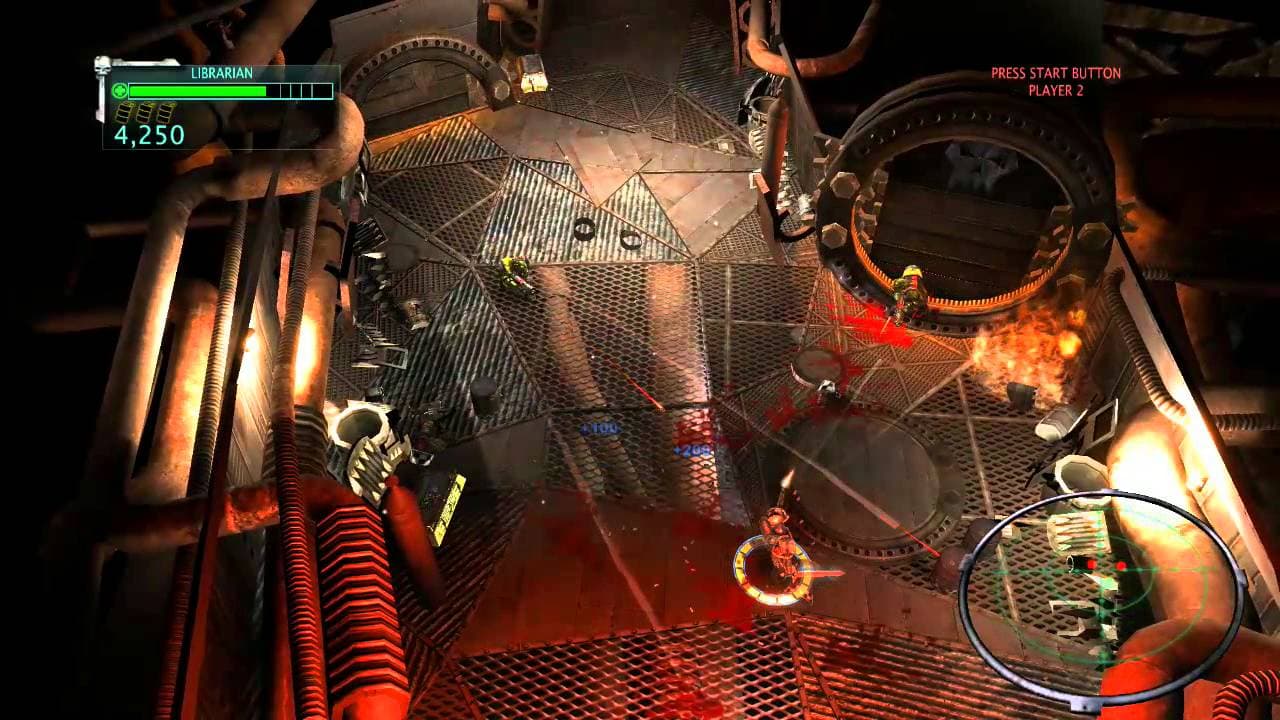The height and width of the screenshot is (720, 1280).
Task: Click the green health bar
Action: pyautogui.click(x=200, y=92)
